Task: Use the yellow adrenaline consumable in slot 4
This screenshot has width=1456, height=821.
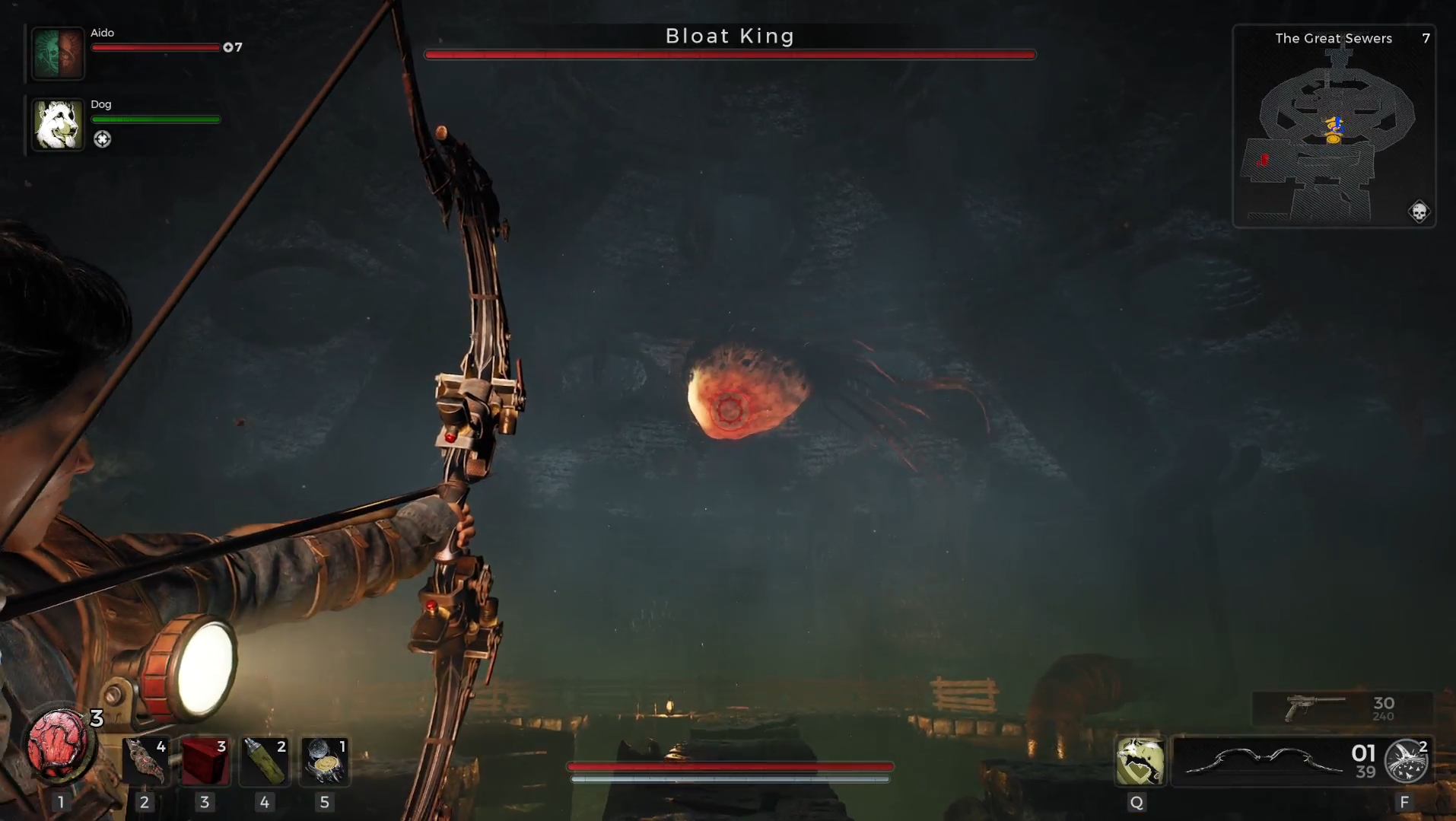Action: click(x=265, y=762)
